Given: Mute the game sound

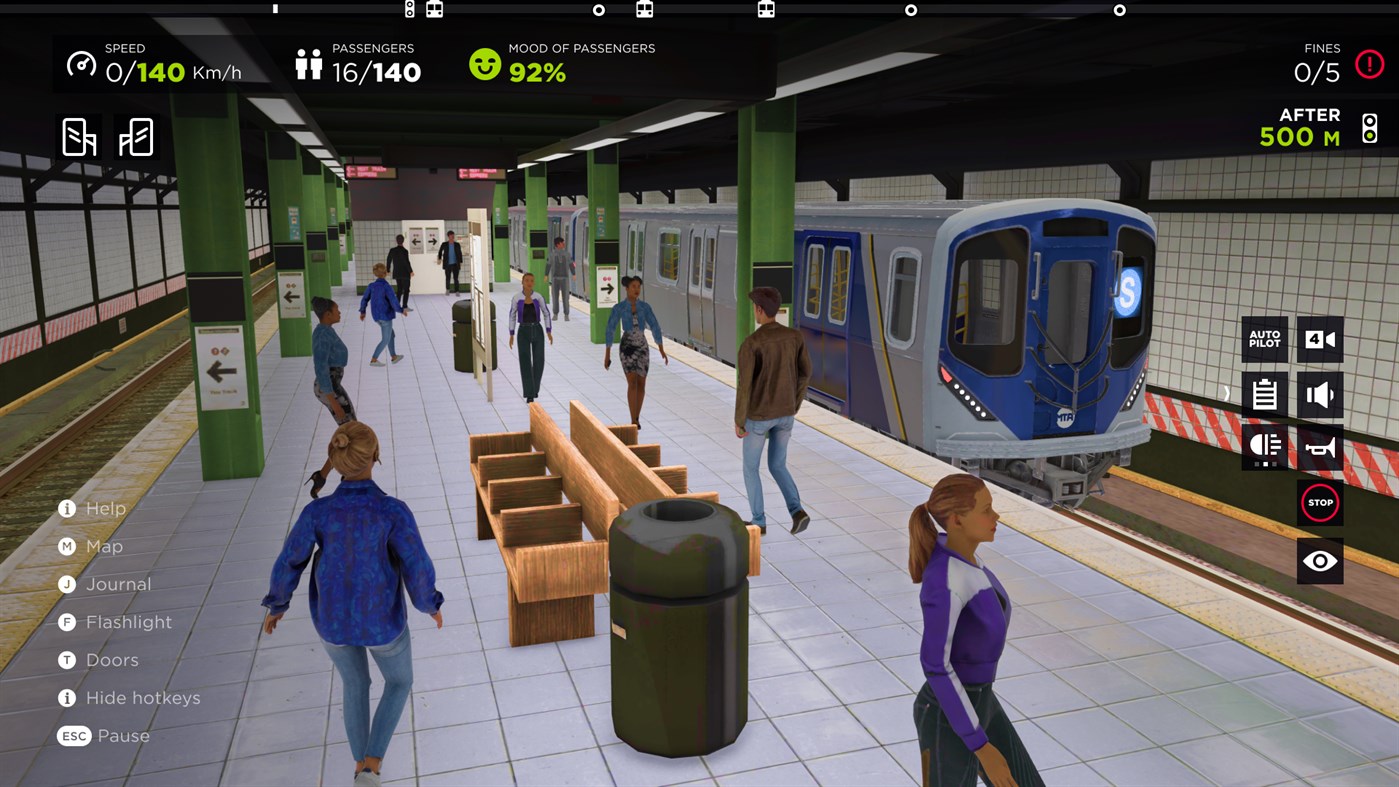Looking at the screenshot, I should pyautogui.click(x=1318, y=394).
